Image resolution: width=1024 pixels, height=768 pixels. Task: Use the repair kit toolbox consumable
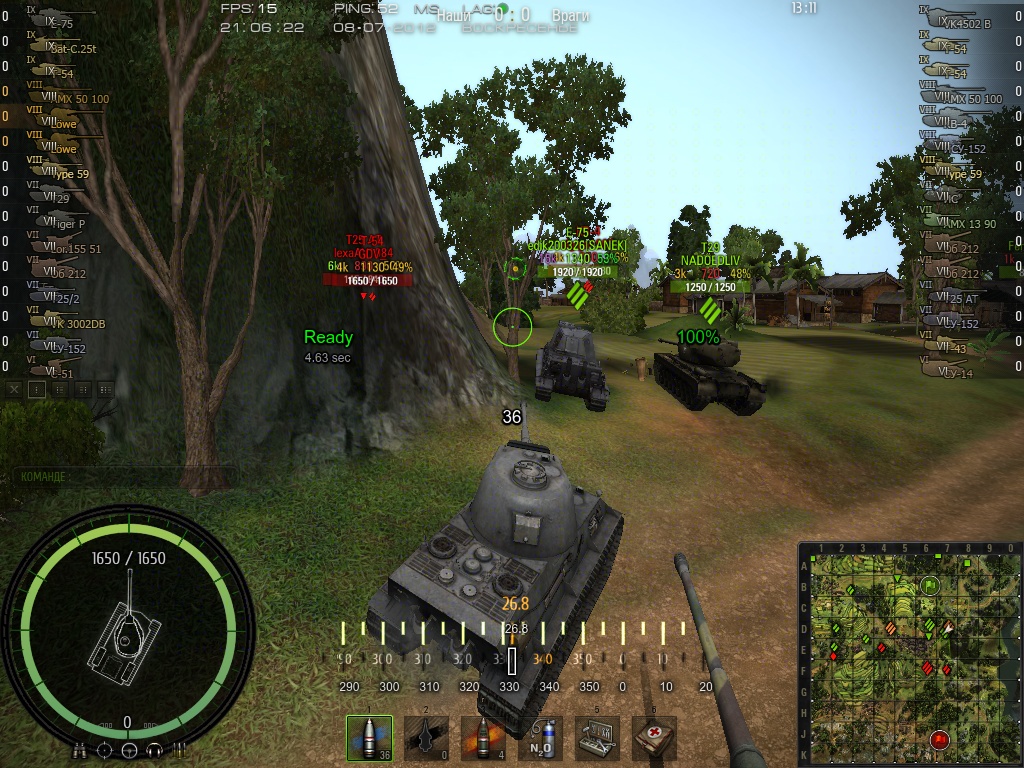click(597, 738)
